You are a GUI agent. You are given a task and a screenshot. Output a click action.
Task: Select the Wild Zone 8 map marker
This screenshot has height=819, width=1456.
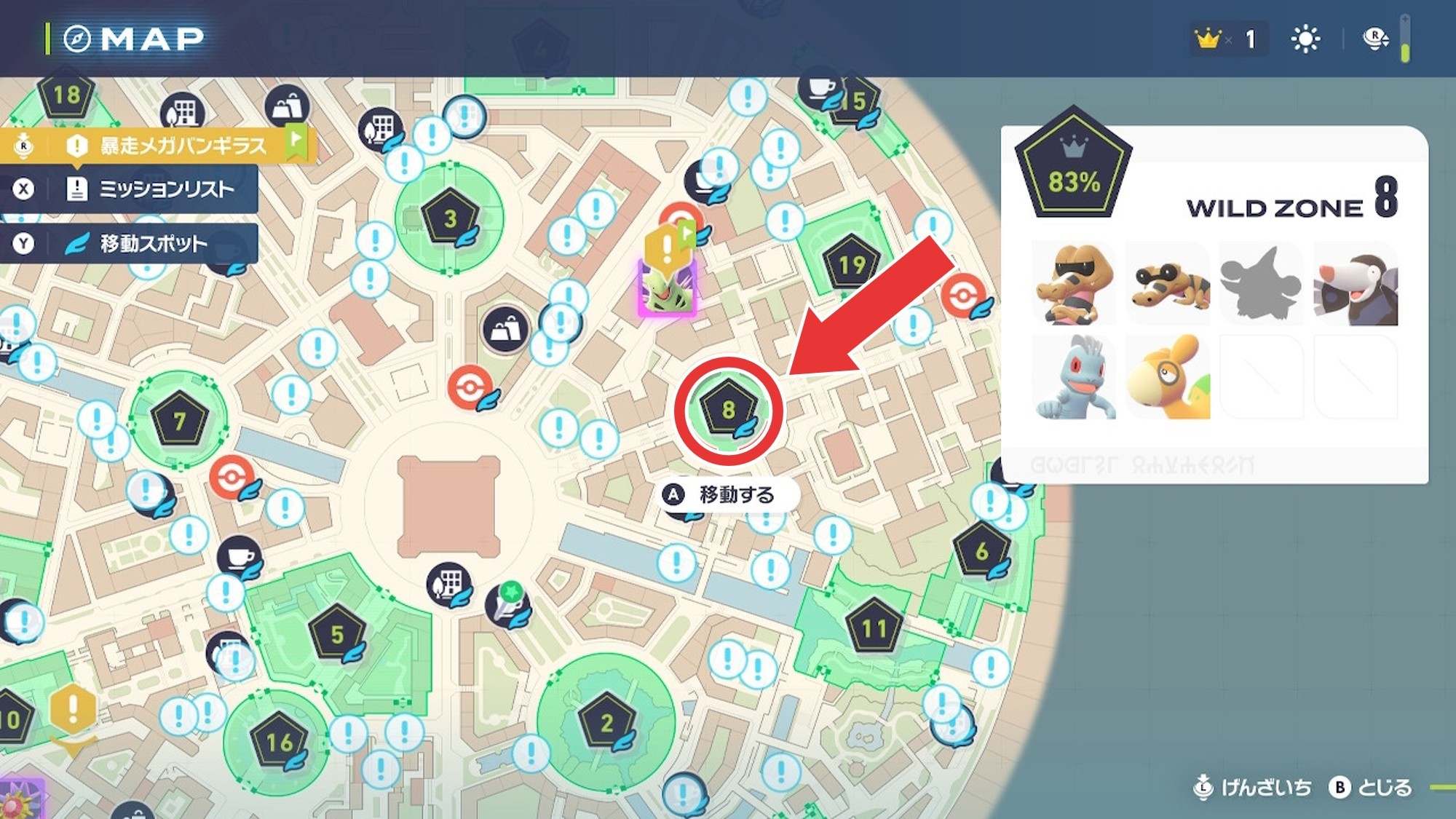(x=728, y=411)
